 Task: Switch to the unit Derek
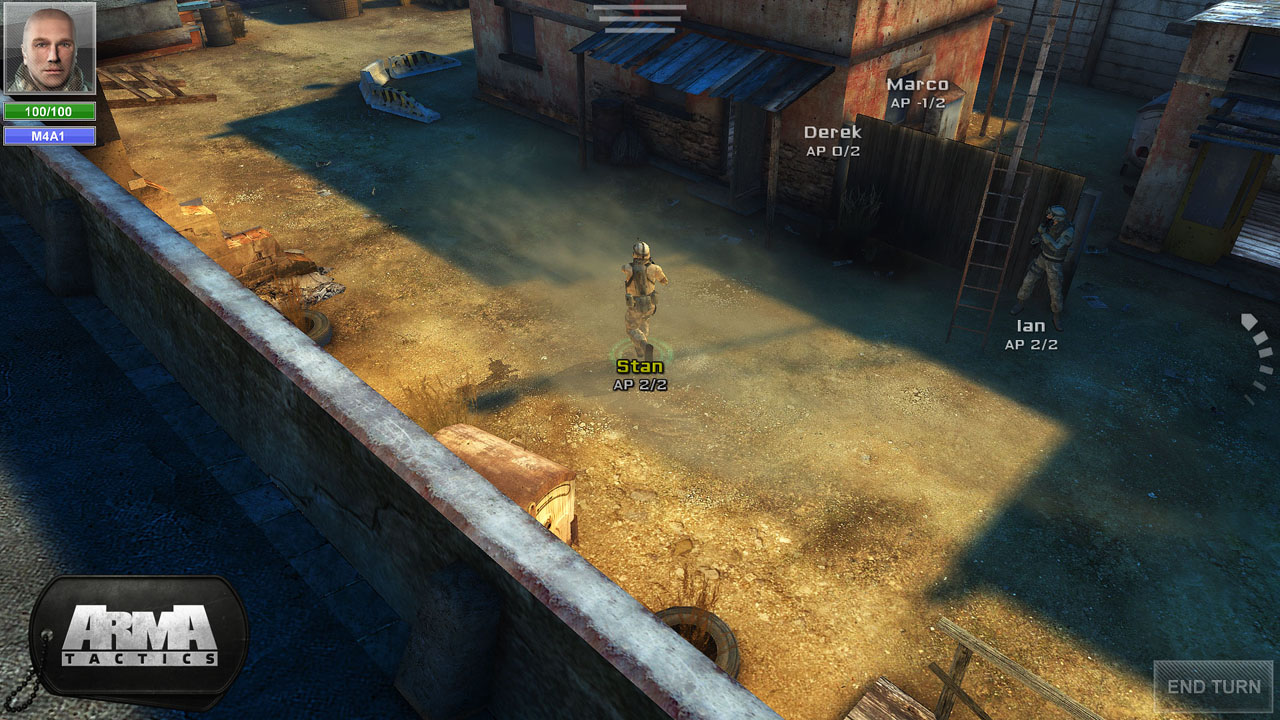(x=832, y=133)
